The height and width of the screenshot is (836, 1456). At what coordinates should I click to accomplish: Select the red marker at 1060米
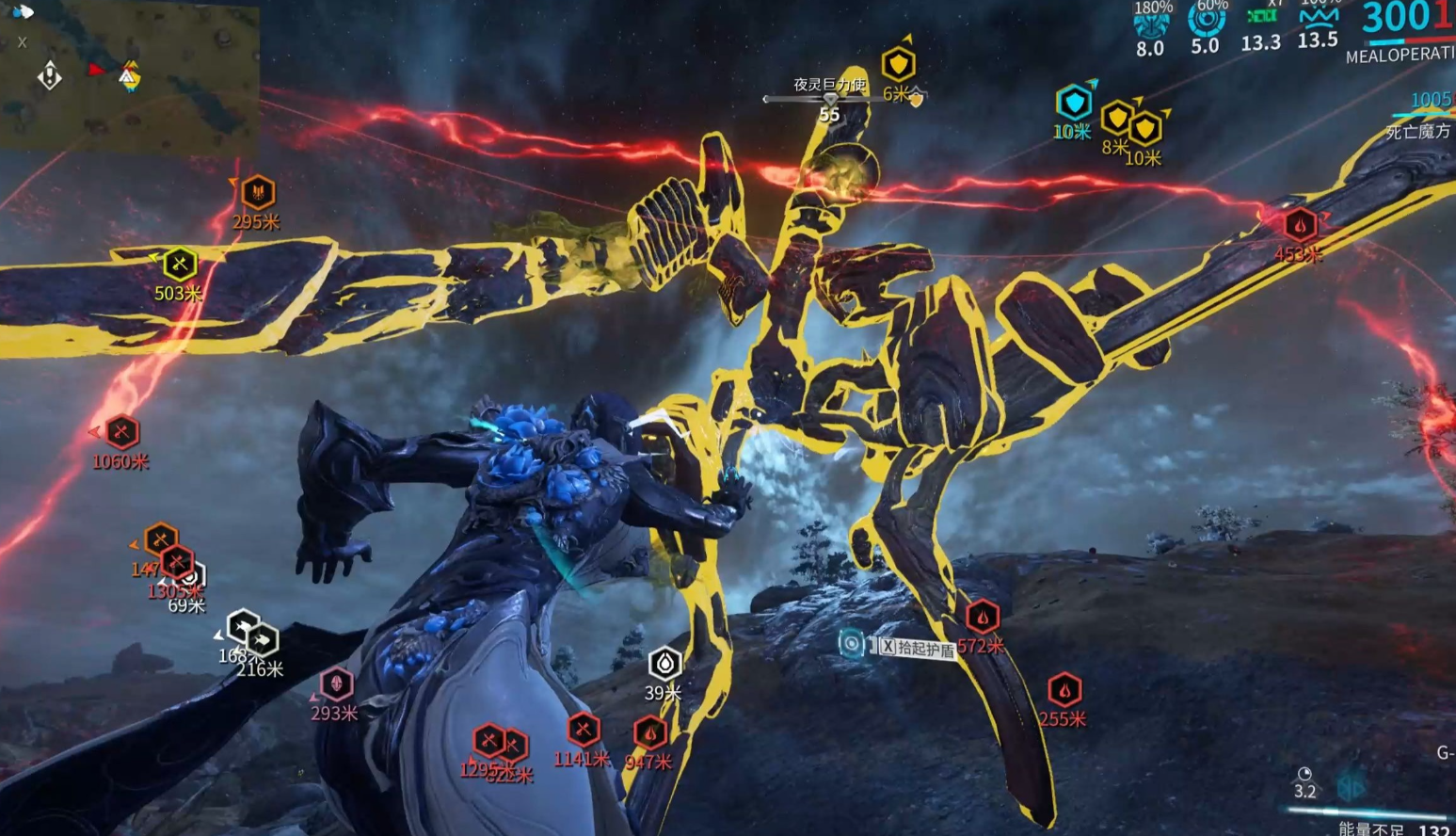[121, 432]
